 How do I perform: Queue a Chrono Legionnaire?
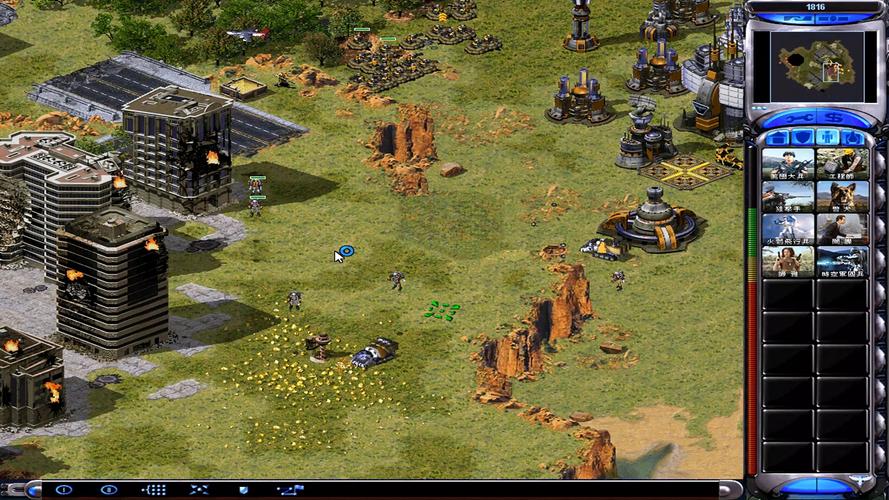841,262
